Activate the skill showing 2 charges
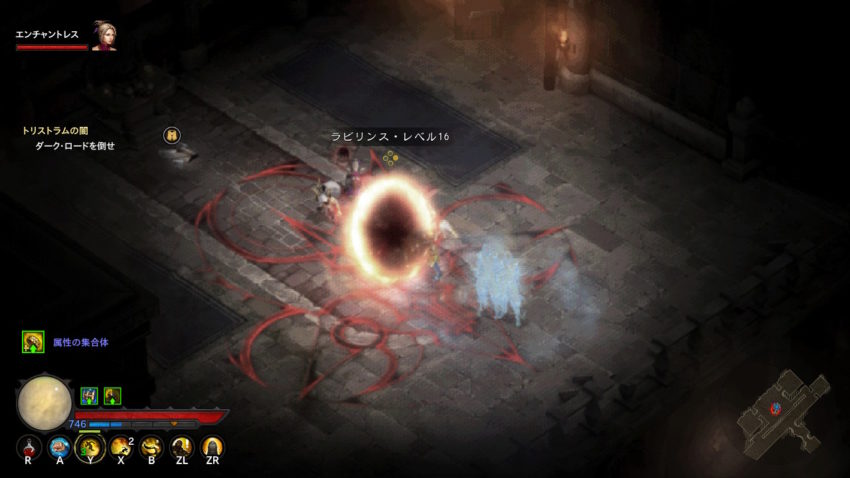The image size is (850, 478). pos(121,447)
